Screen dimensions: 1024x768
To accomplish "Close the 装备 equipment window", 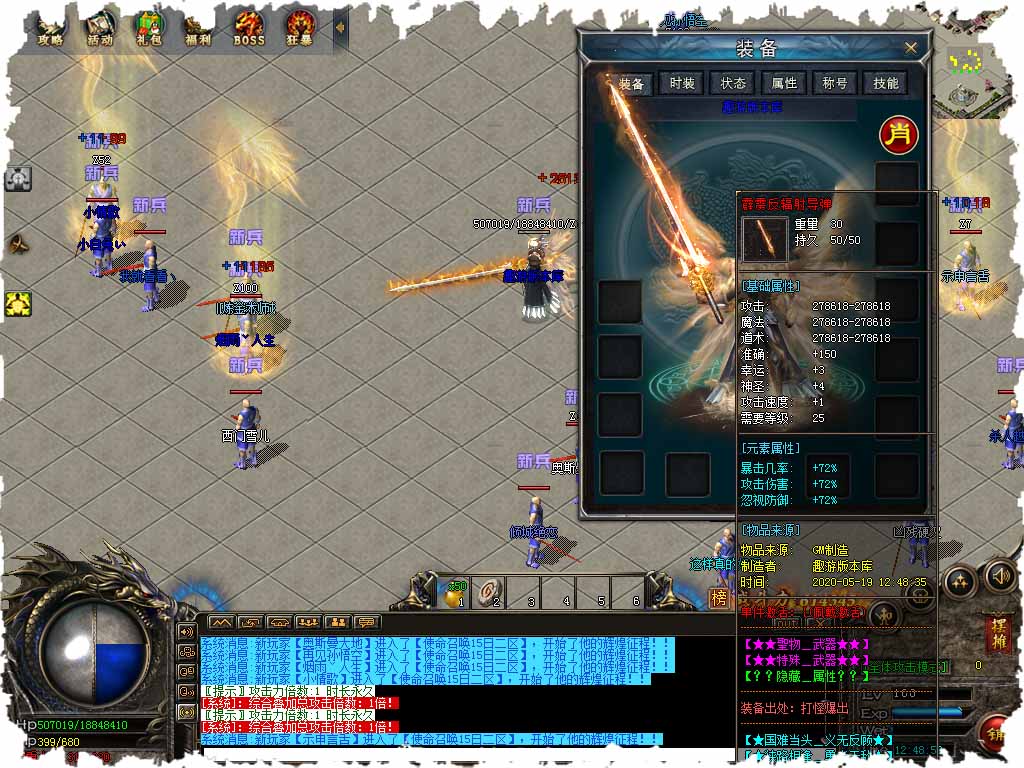I will (x=910, y=47).
